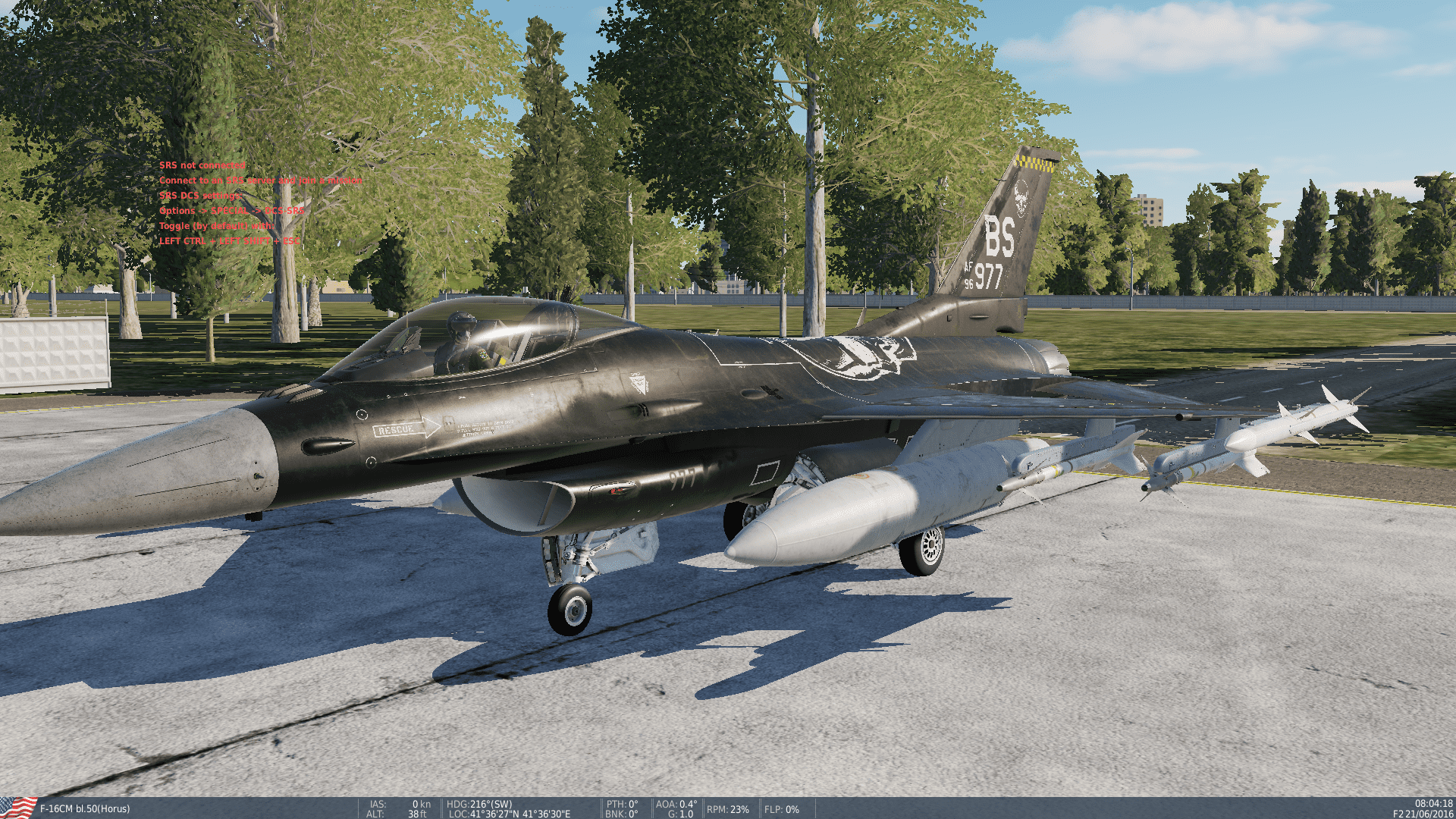Open the SRS DCS settings message

[199, 196]
